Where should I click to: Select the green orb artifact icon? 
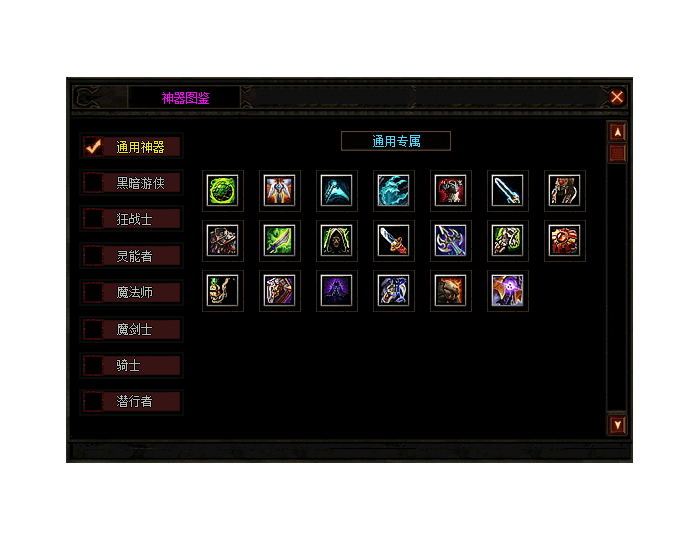tap(223, 190)
